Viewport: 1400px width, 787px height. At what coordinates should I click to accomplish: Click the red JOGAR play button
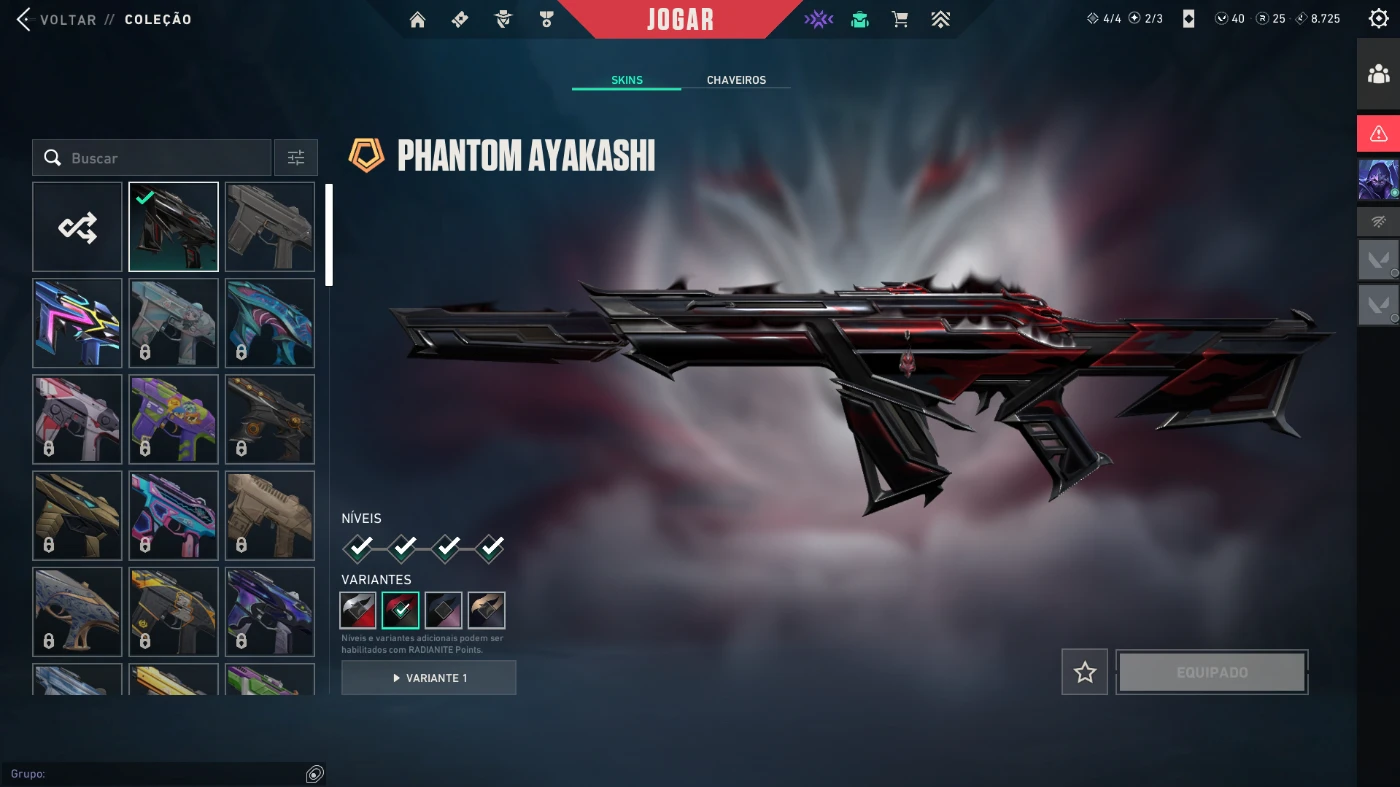point(680,19)
